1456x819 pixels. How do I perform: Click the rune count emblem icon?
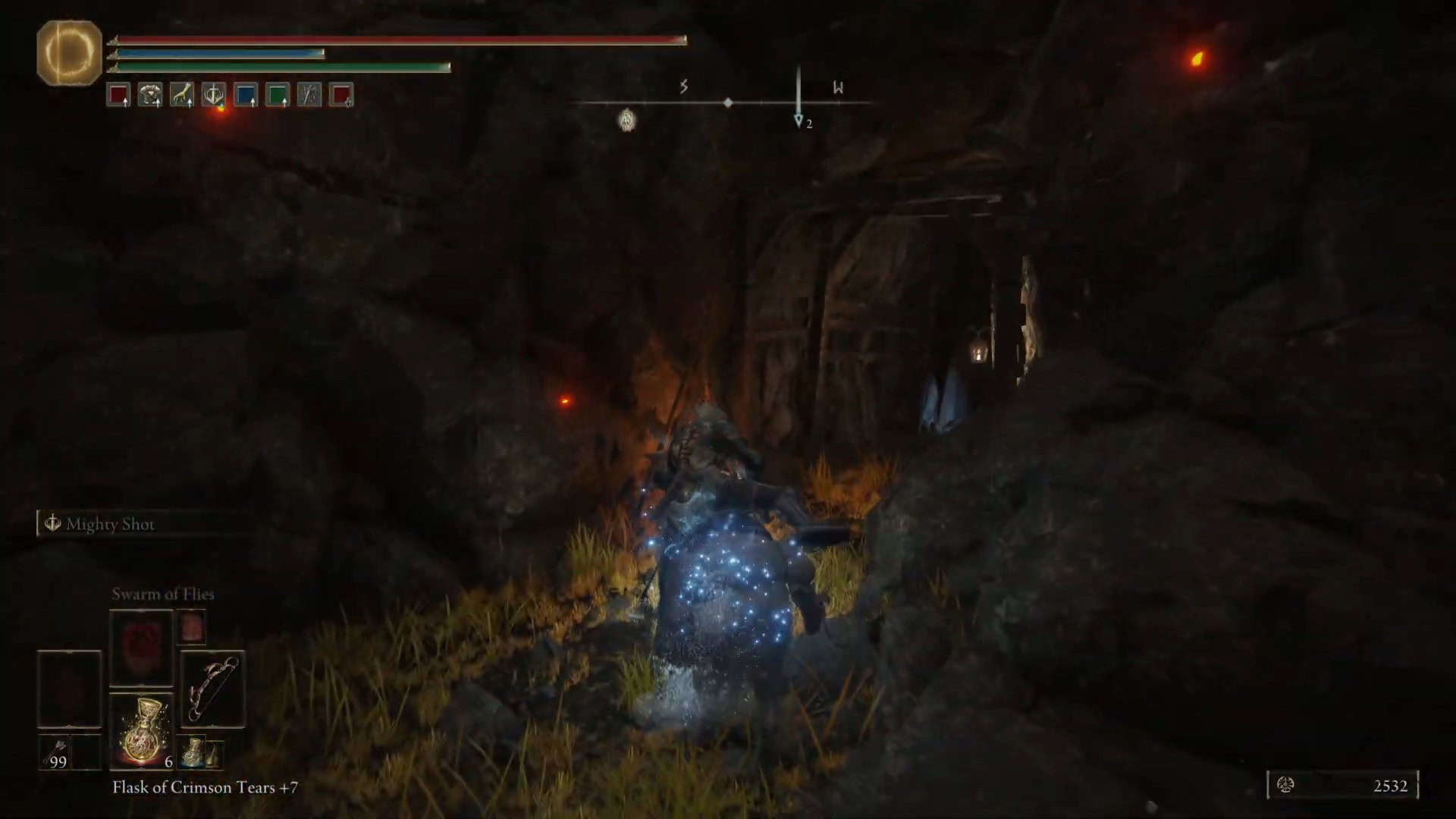click(x=1285, y=785)
